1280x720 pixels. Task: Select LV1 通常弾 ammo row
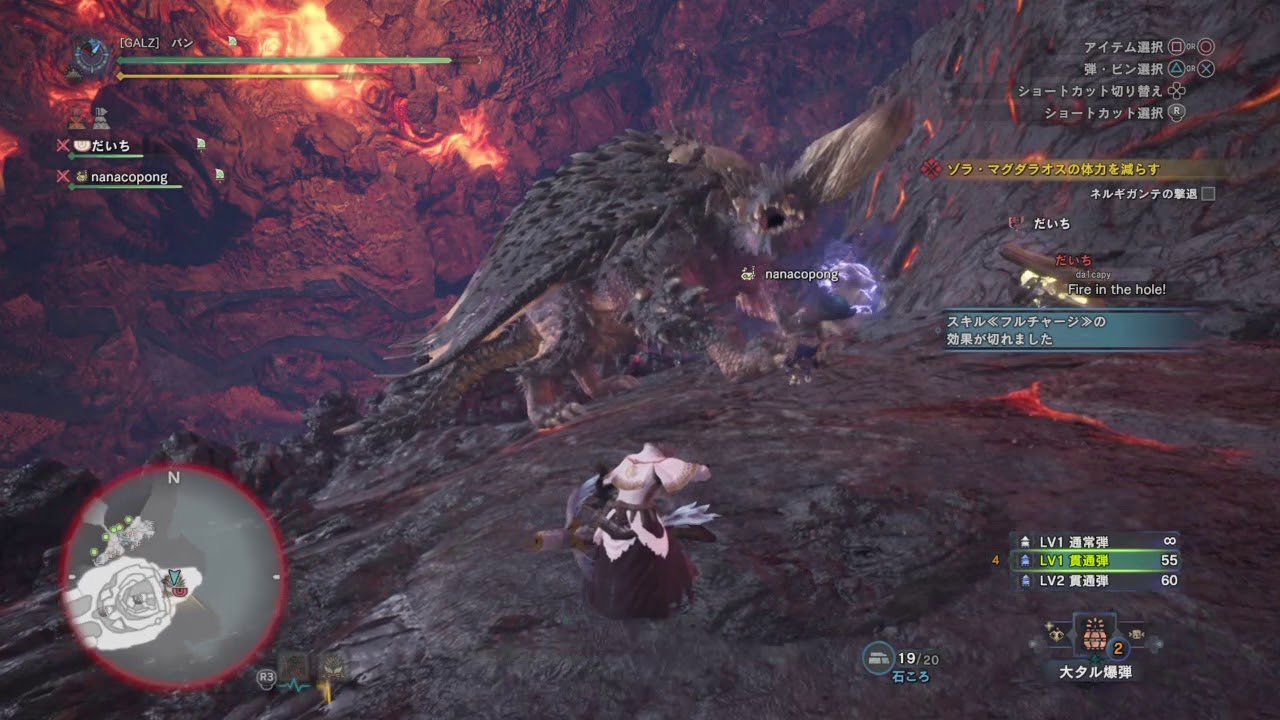1095,541
